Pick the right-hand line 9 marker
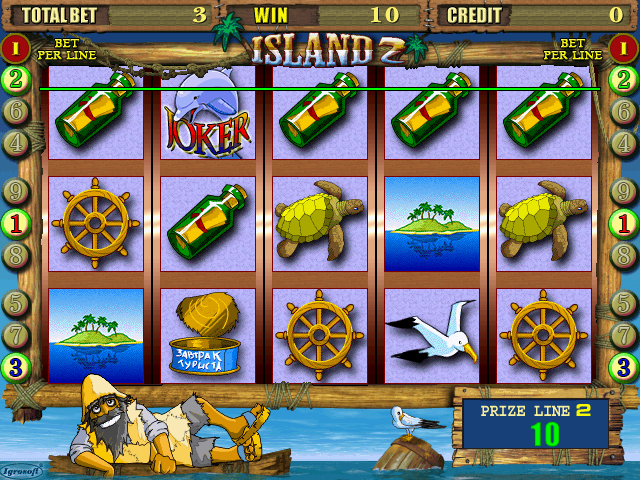The image size is (640, 480). [x=624, y=190]
